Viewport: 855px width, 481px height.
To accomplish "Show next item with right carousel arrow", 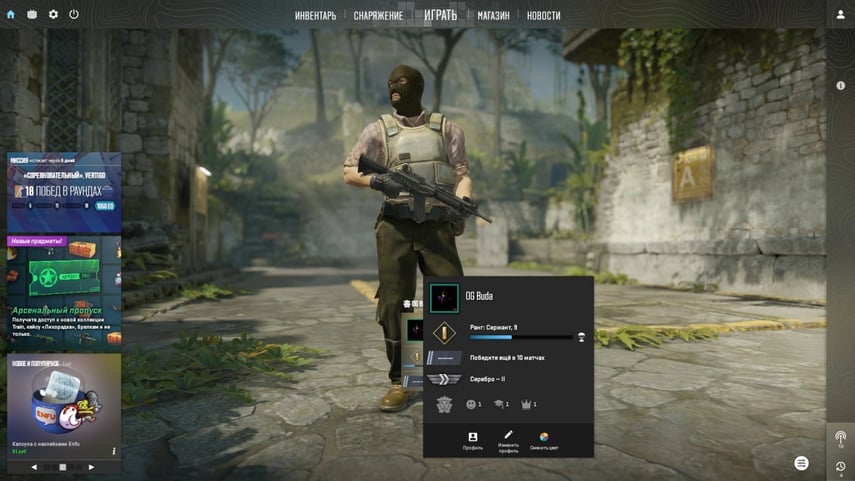I will (x=91, y=467).
